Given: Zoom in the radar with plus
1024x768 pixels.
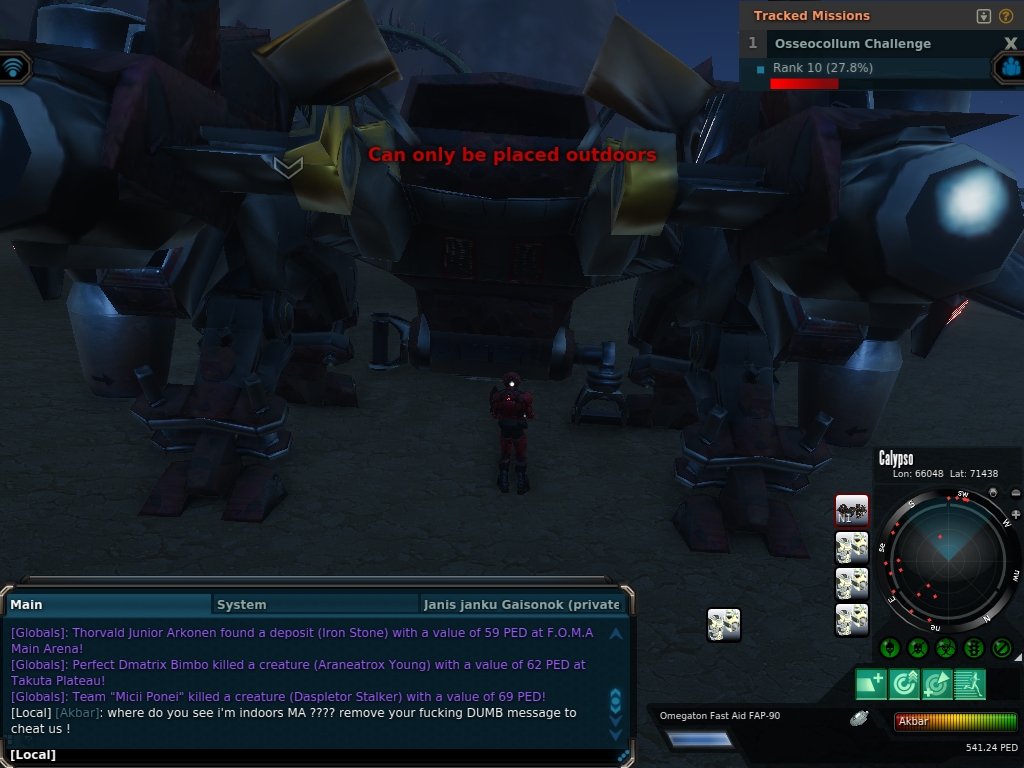Looking at the screenshot, I should [x=1016, y=514].
